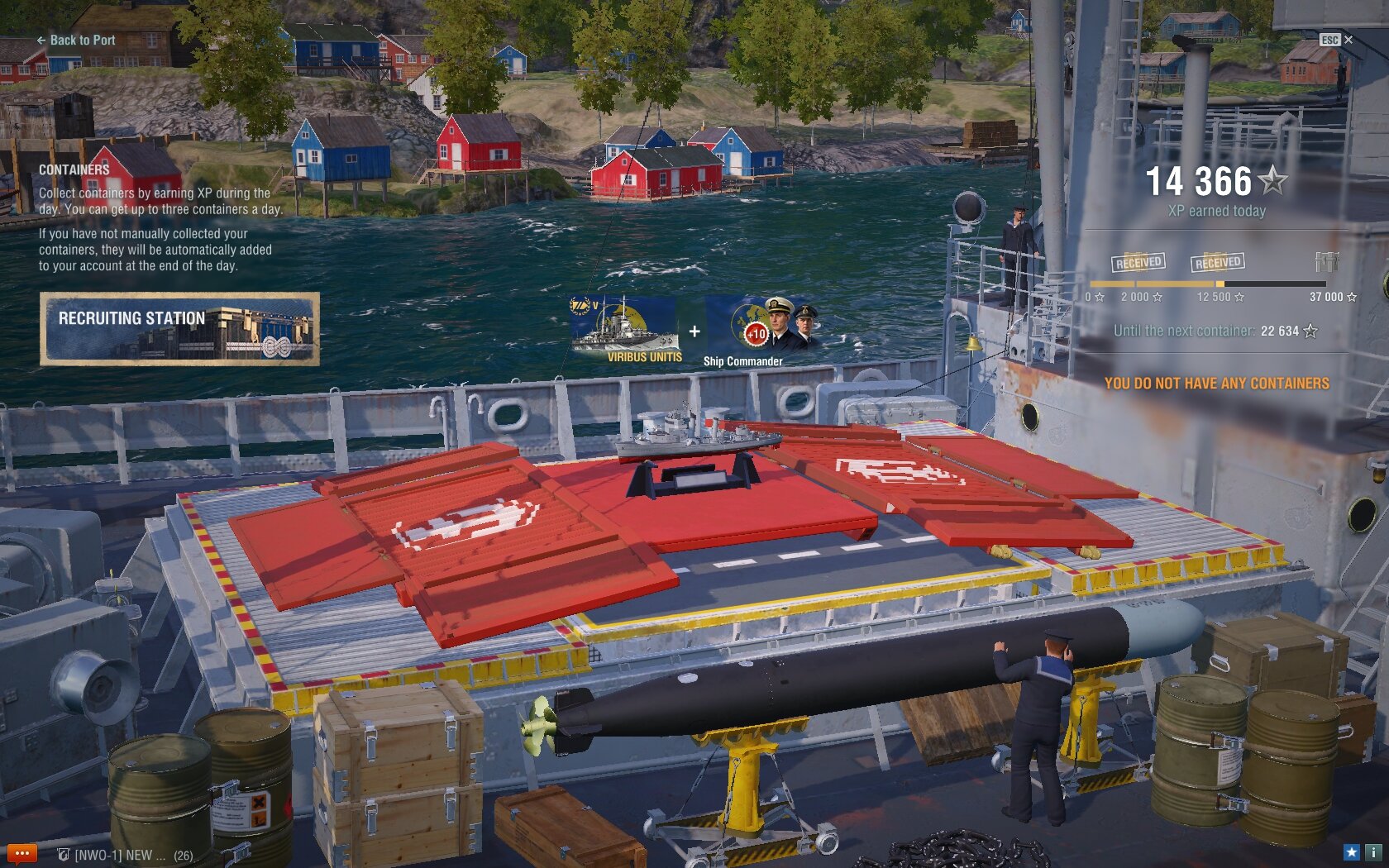Open the info icon
The width and height of the screenshot is (1389, 868).
click(x=1372, y=852)
